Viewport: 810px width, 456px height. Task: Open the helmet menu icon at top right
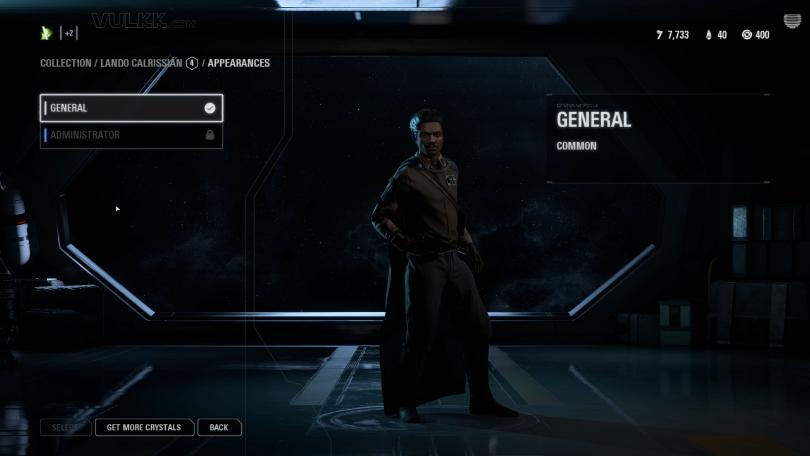(x=792, y=23)
